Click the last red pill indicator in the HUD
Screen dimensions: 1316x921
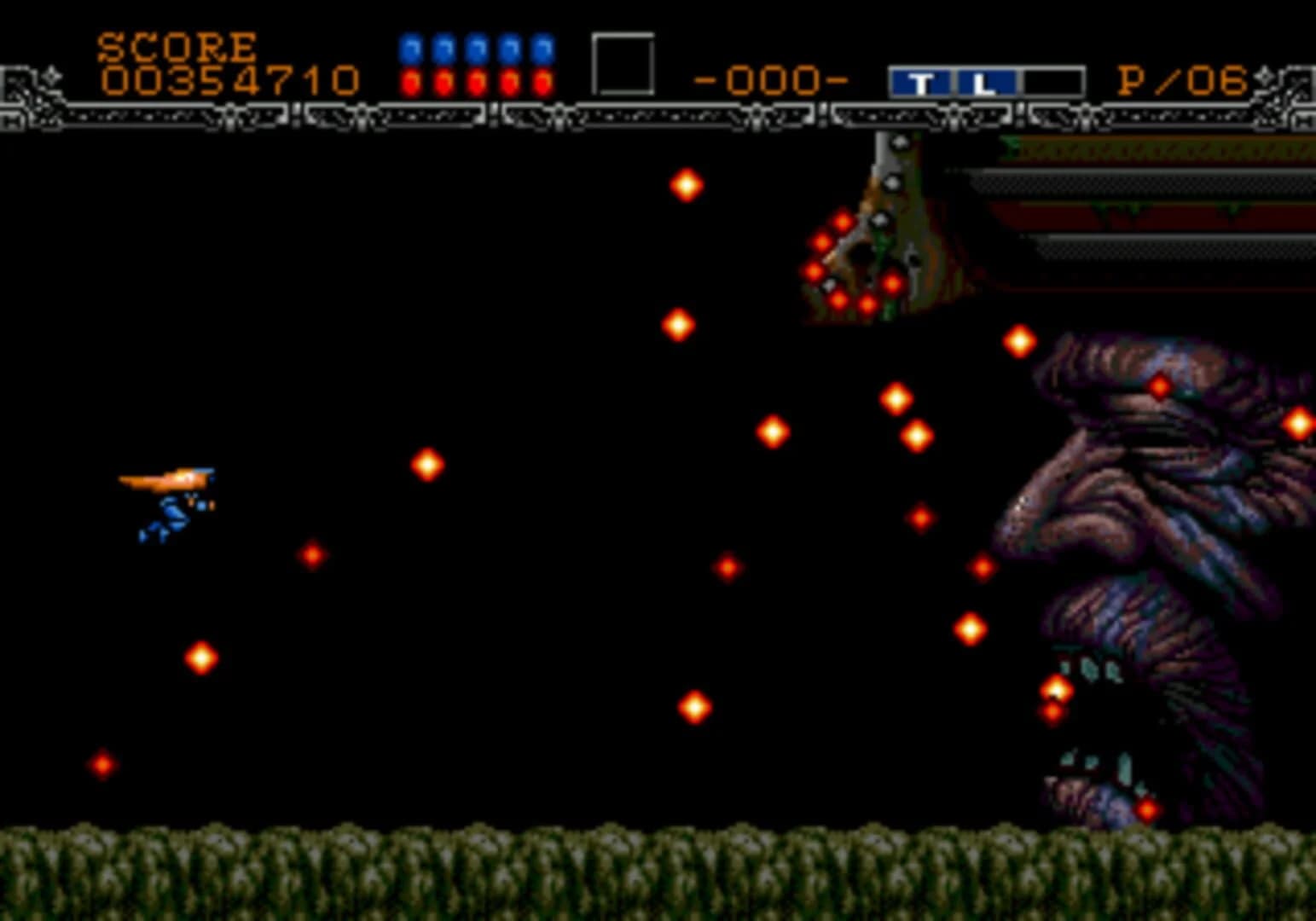tap(541, 83)
